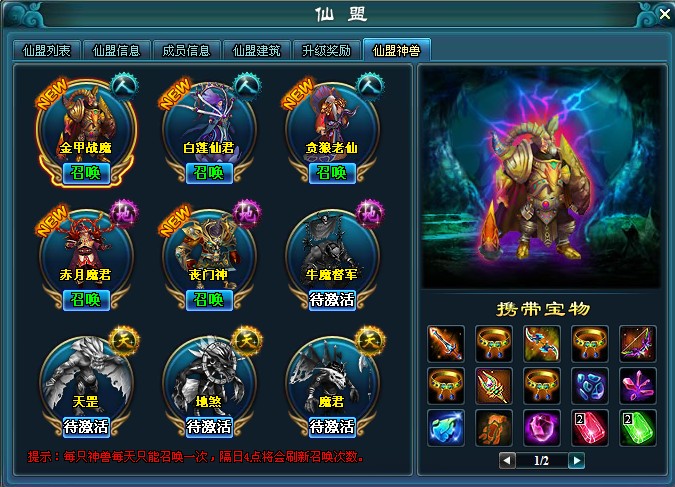675x487 pixels.
Task: Select the 仙盟神兽 tab
Action: (x=397, y=50)
